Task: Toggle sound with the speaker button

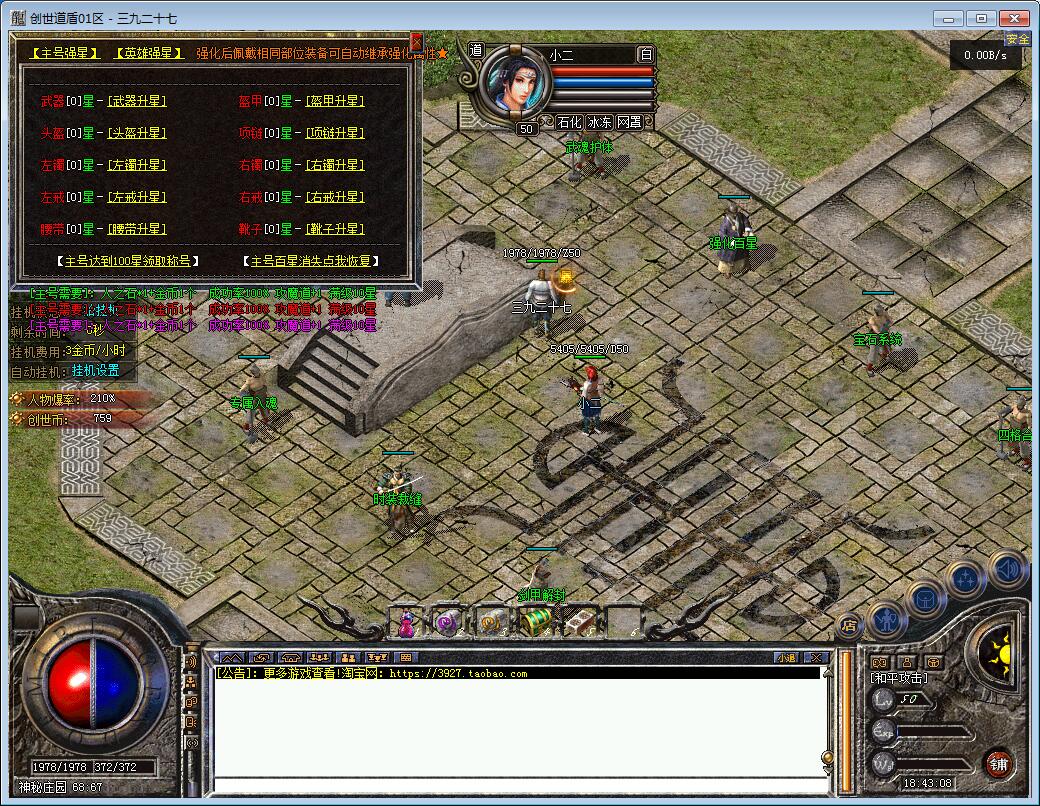Action: pyautogui.click(x=1007, y=569)
